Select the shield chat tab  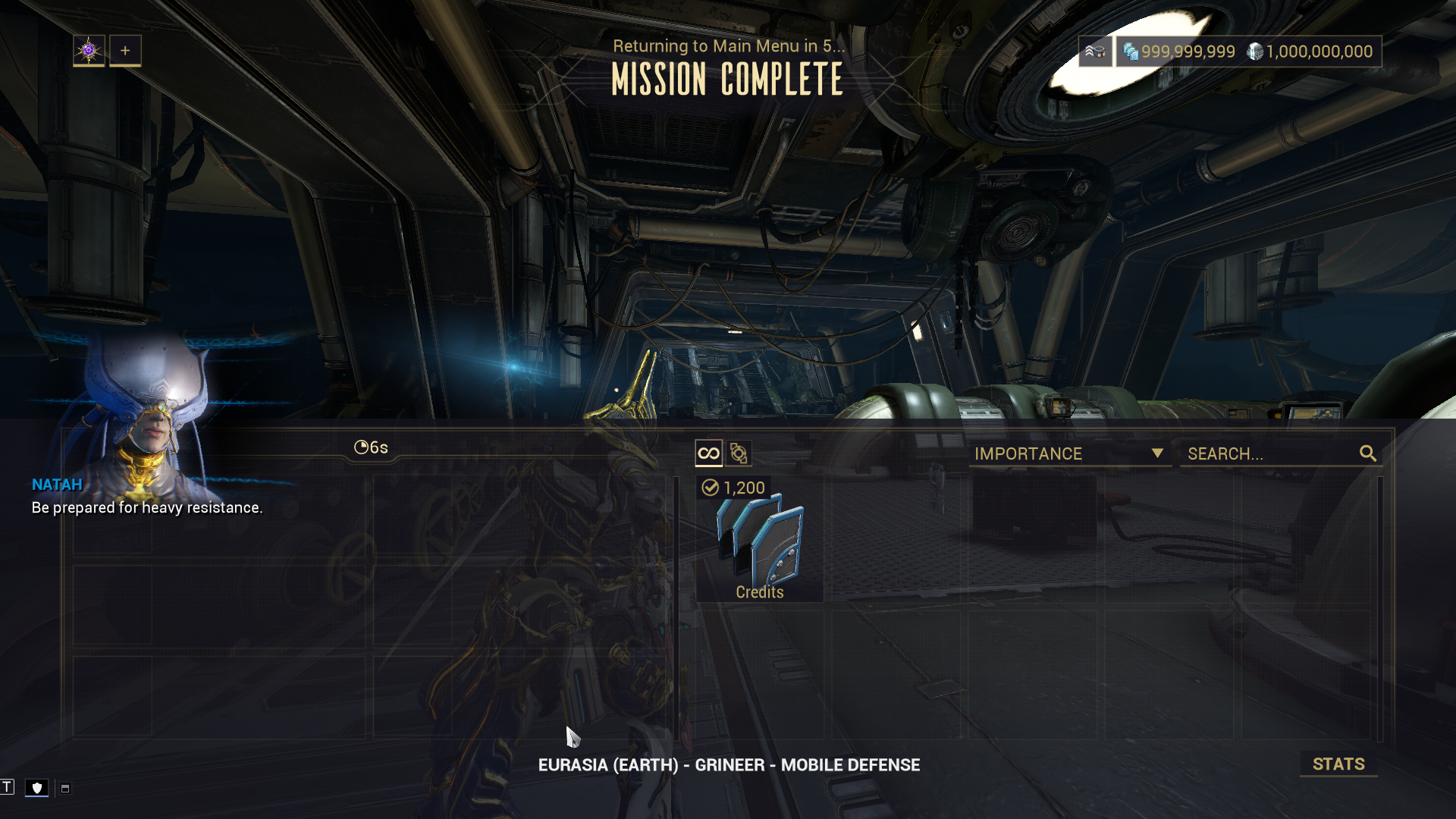point(36,788)
